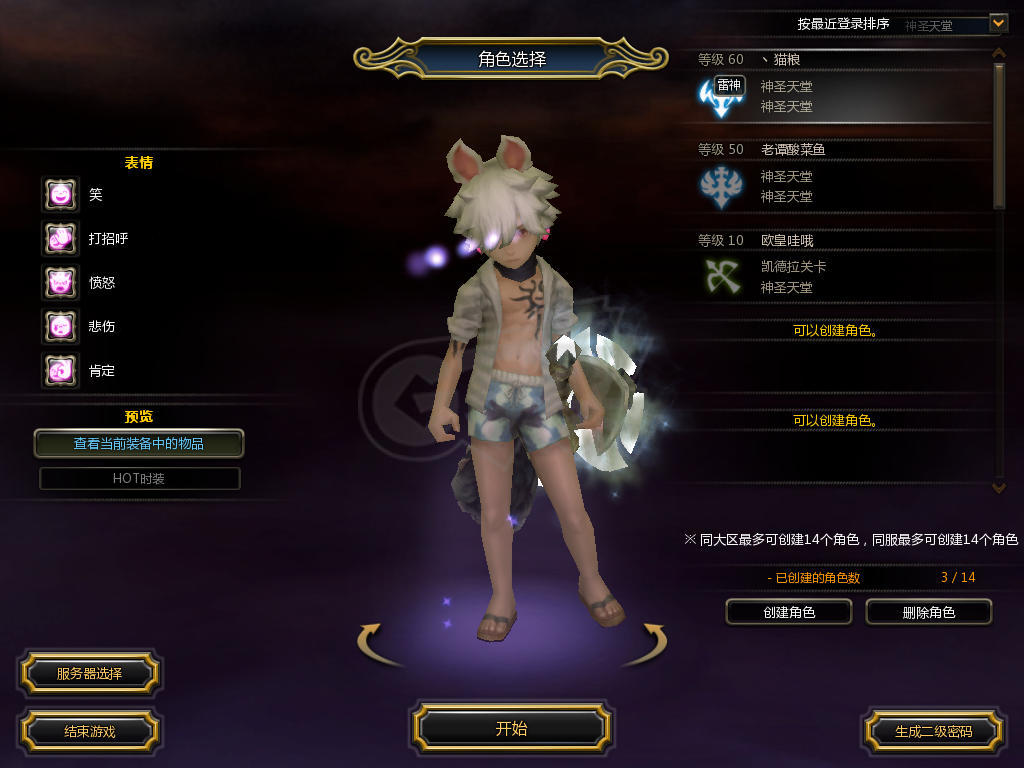The image size is (1024, 768).
Task: Choose 结束游戏 to exit the game
Action: (x=89, y=732)
